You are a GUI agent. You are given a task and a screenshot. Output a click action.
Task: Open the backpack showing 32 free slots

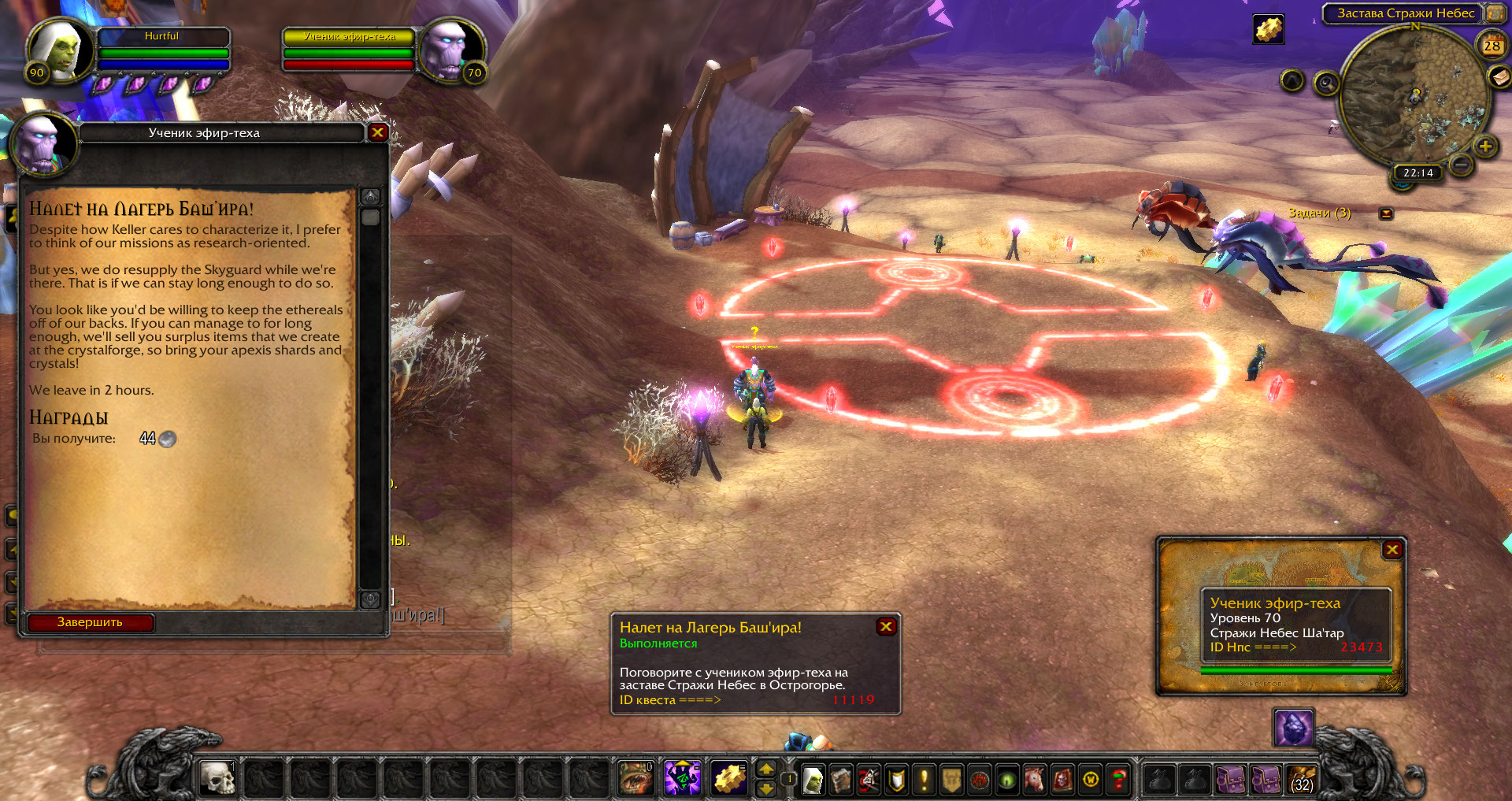(x=1302, y=779)
